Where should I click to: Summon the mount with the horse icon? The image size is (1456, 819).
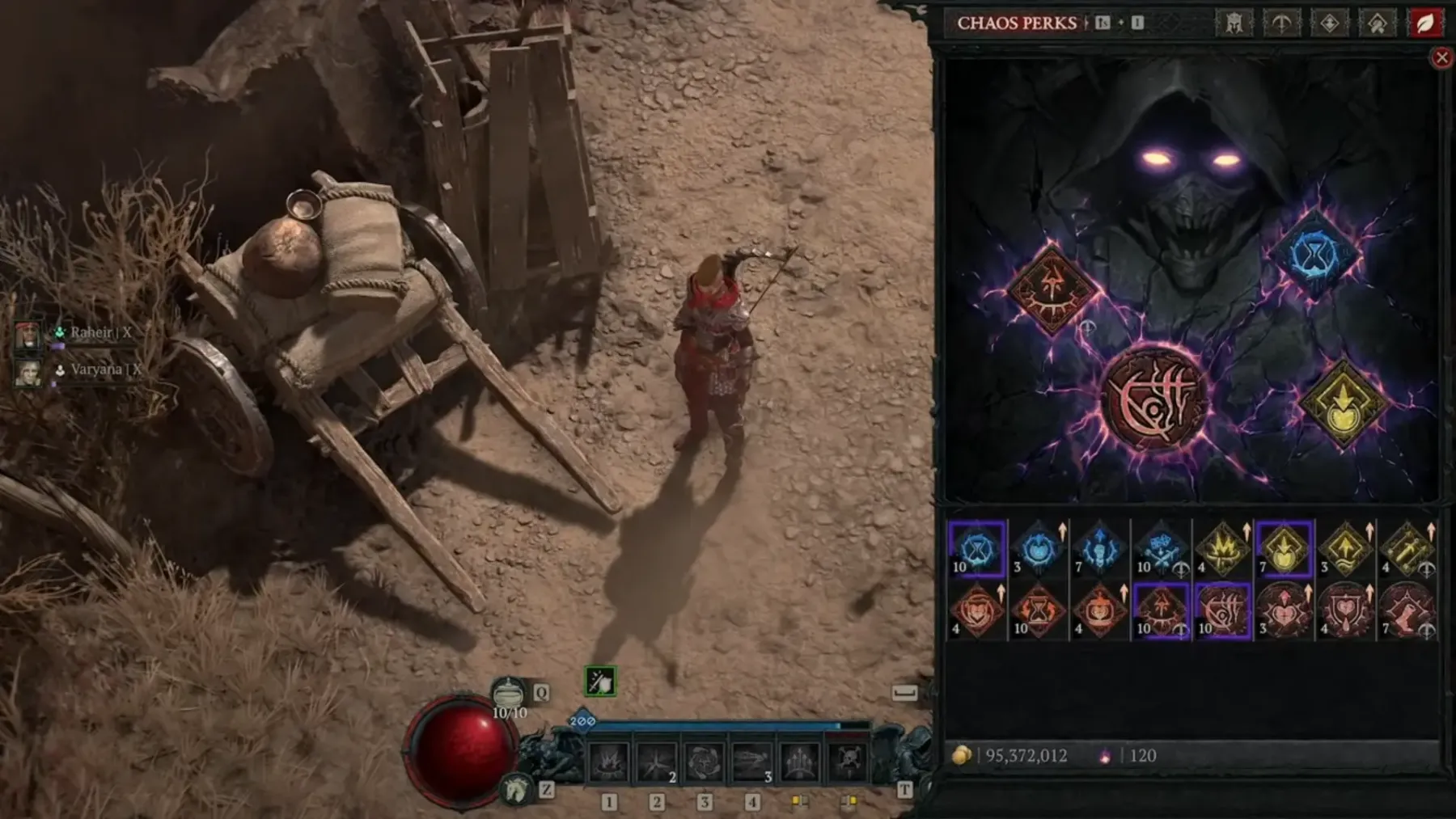pos(515,788)
